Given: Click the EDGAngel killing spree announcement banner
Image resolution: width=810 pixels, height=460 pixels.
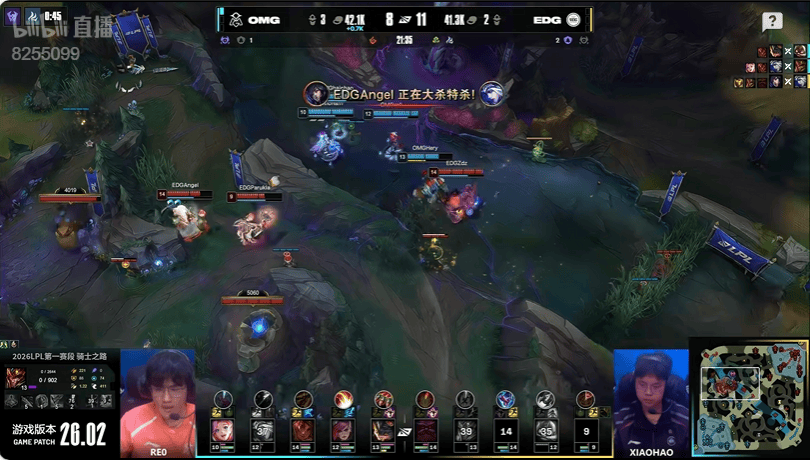Looking at the screenshot, I should tap(404, 93).
